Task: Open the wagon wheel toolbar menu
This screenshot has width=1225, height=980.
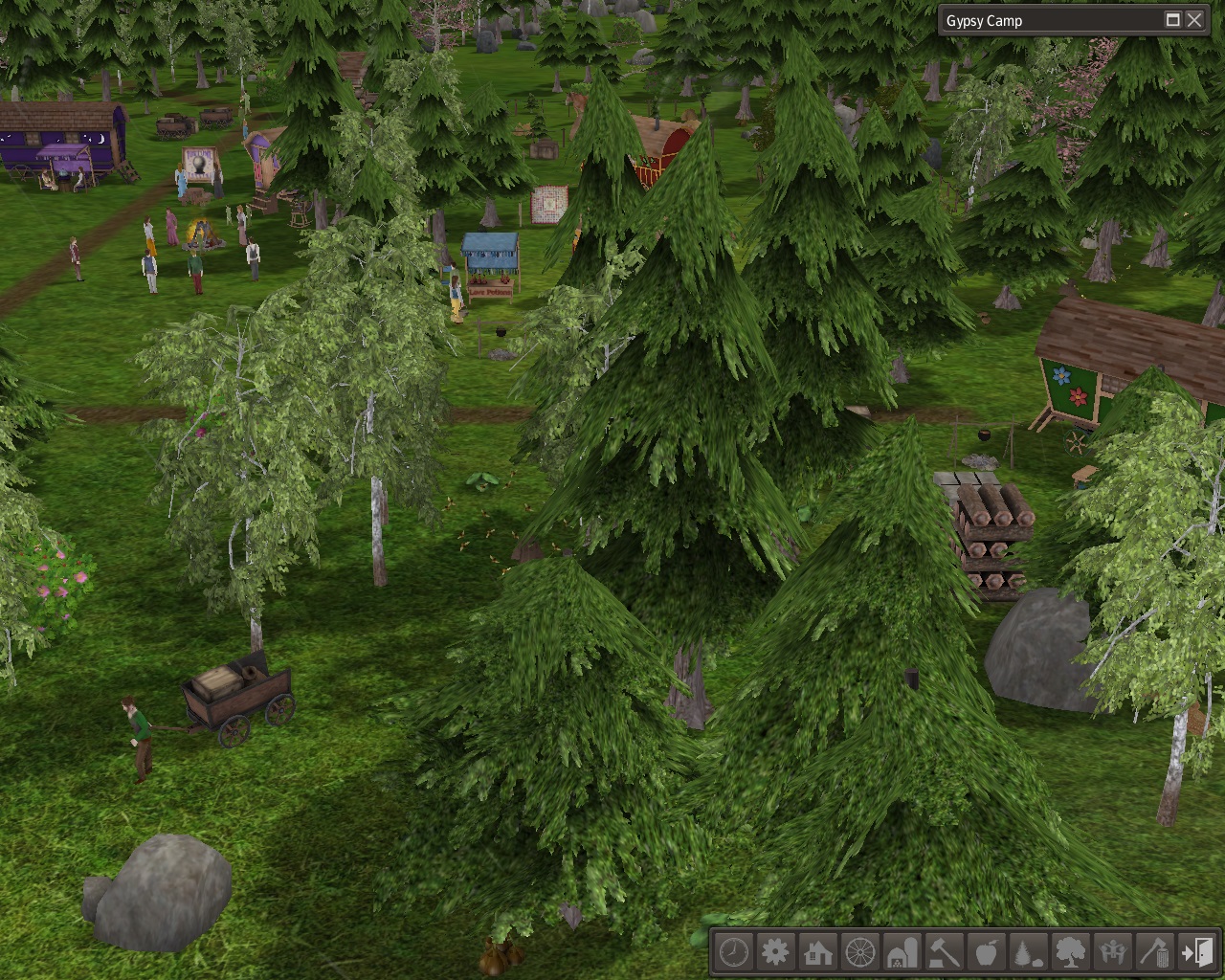Action: pos(860,952)
